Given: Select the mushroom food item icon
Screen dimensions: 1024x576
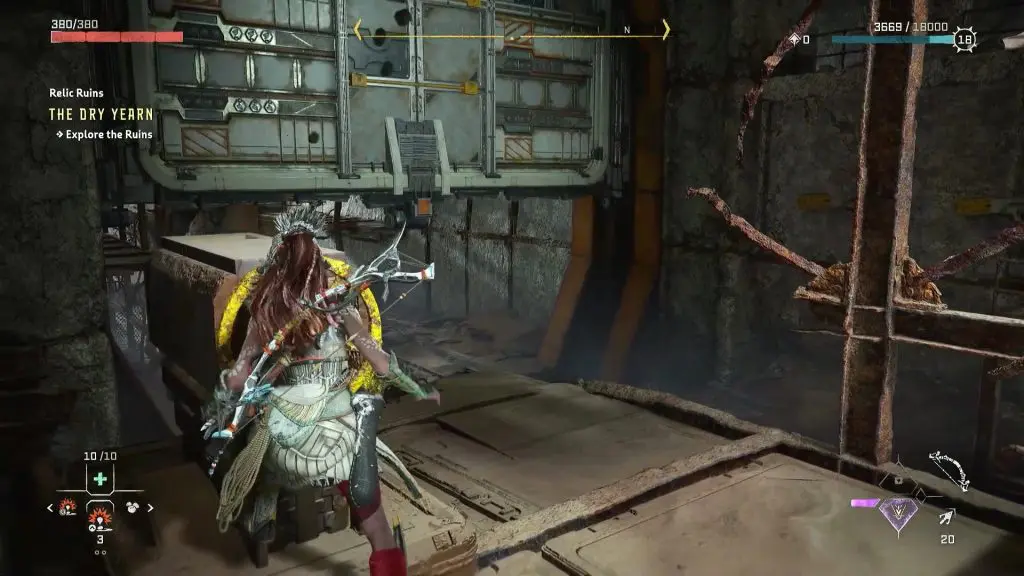Looking at the screenshot, I should [x=131, y=507].
